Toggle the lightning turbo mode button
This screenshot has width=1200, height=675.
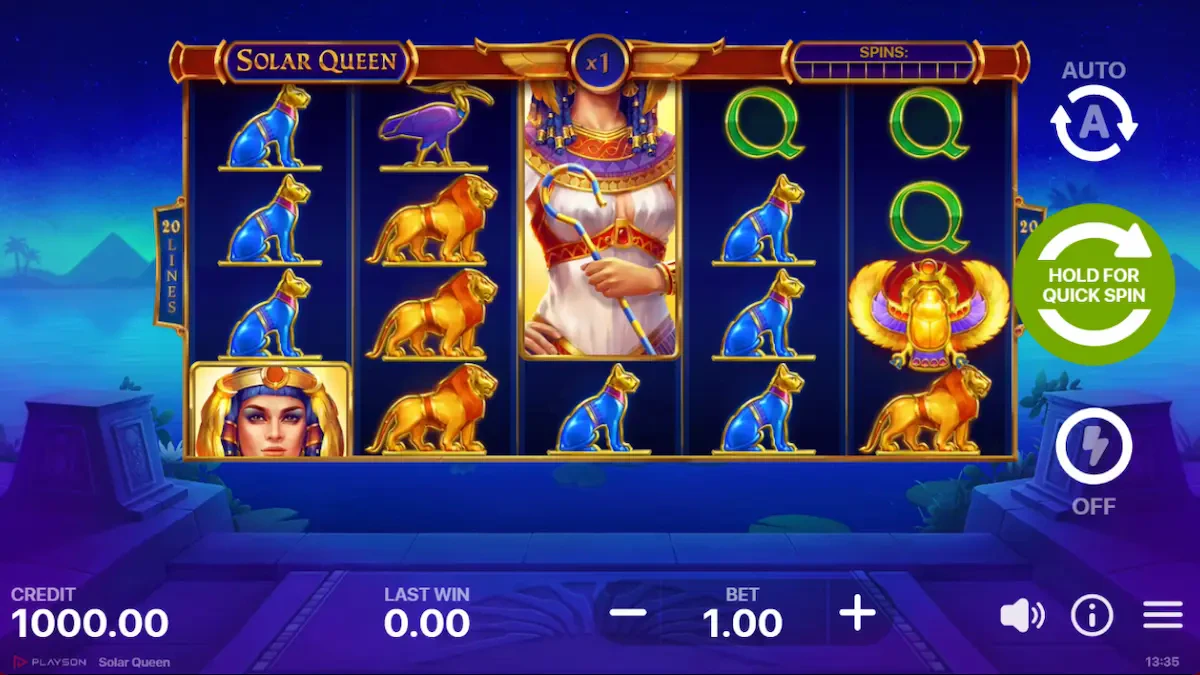pos(1093,447)
